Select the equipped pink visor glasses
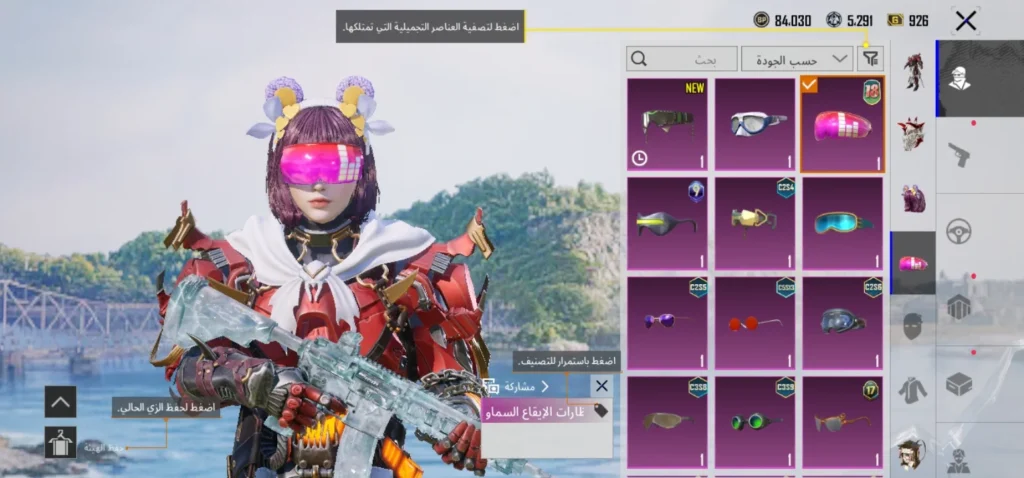1024x478 pixels. point(842,125)
